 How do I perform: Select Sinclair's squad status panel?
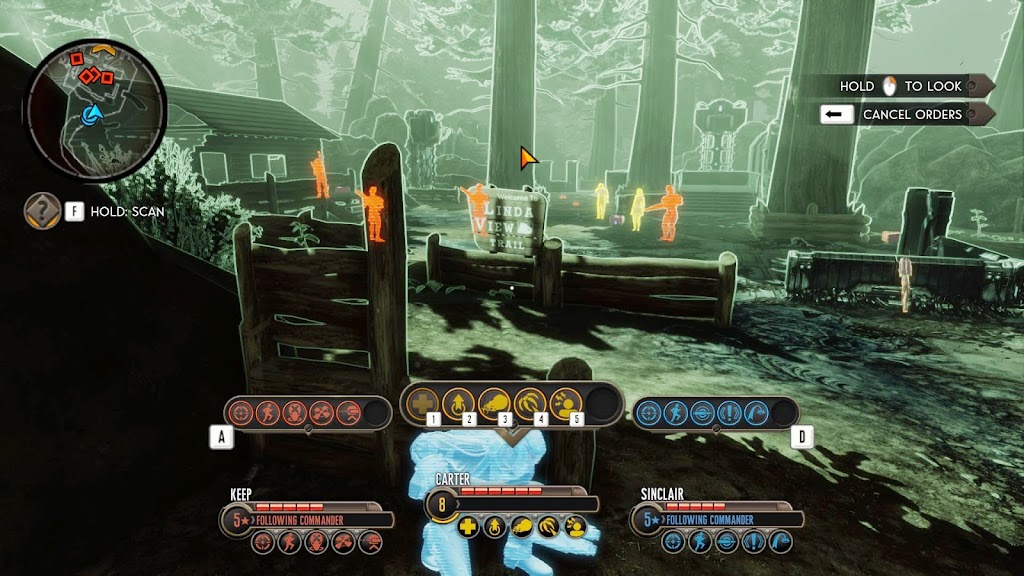717,519
